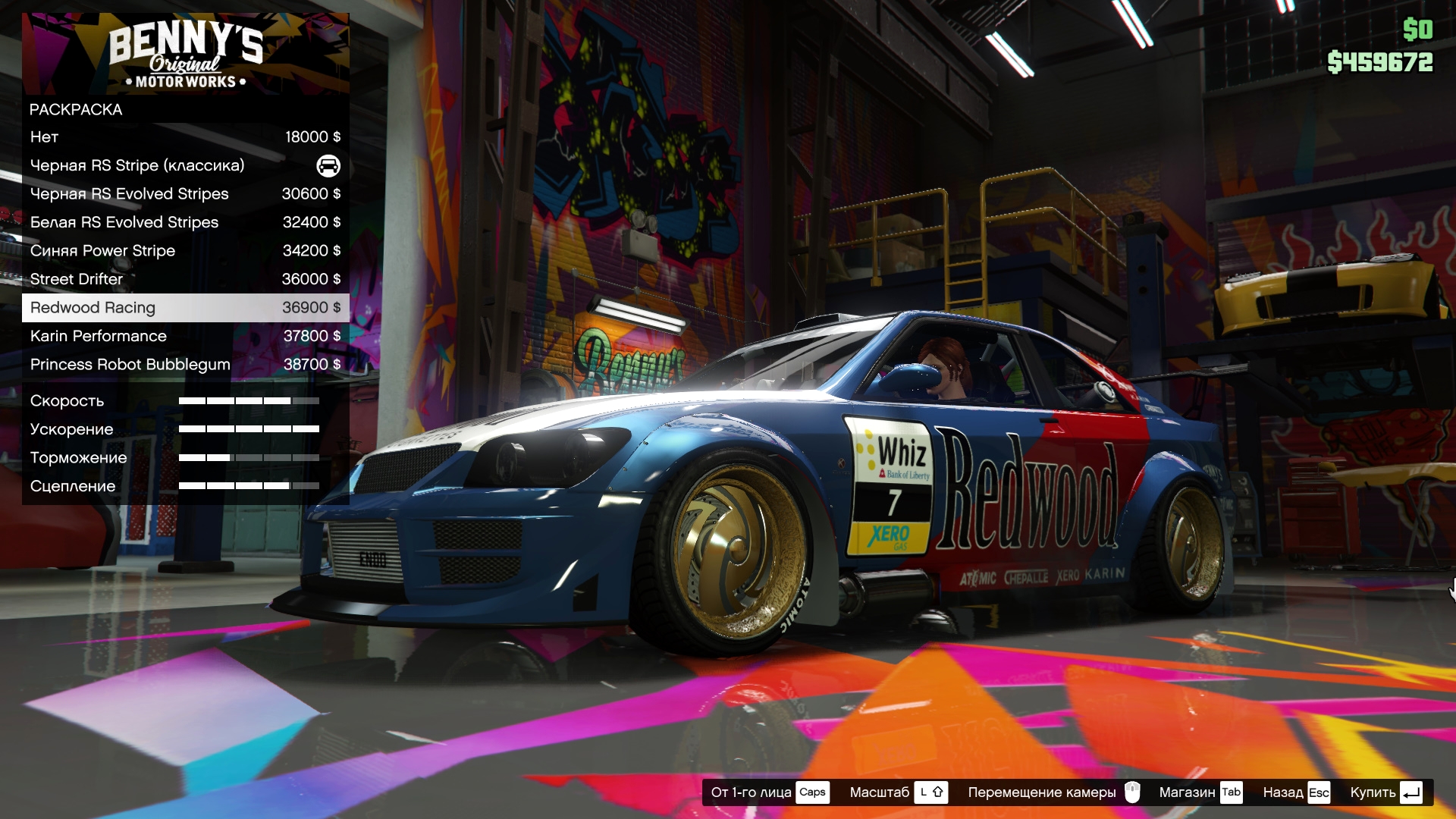
Task: Choose Черная RS Stripe (классика) livery
Action: click(x=185, y=165)
